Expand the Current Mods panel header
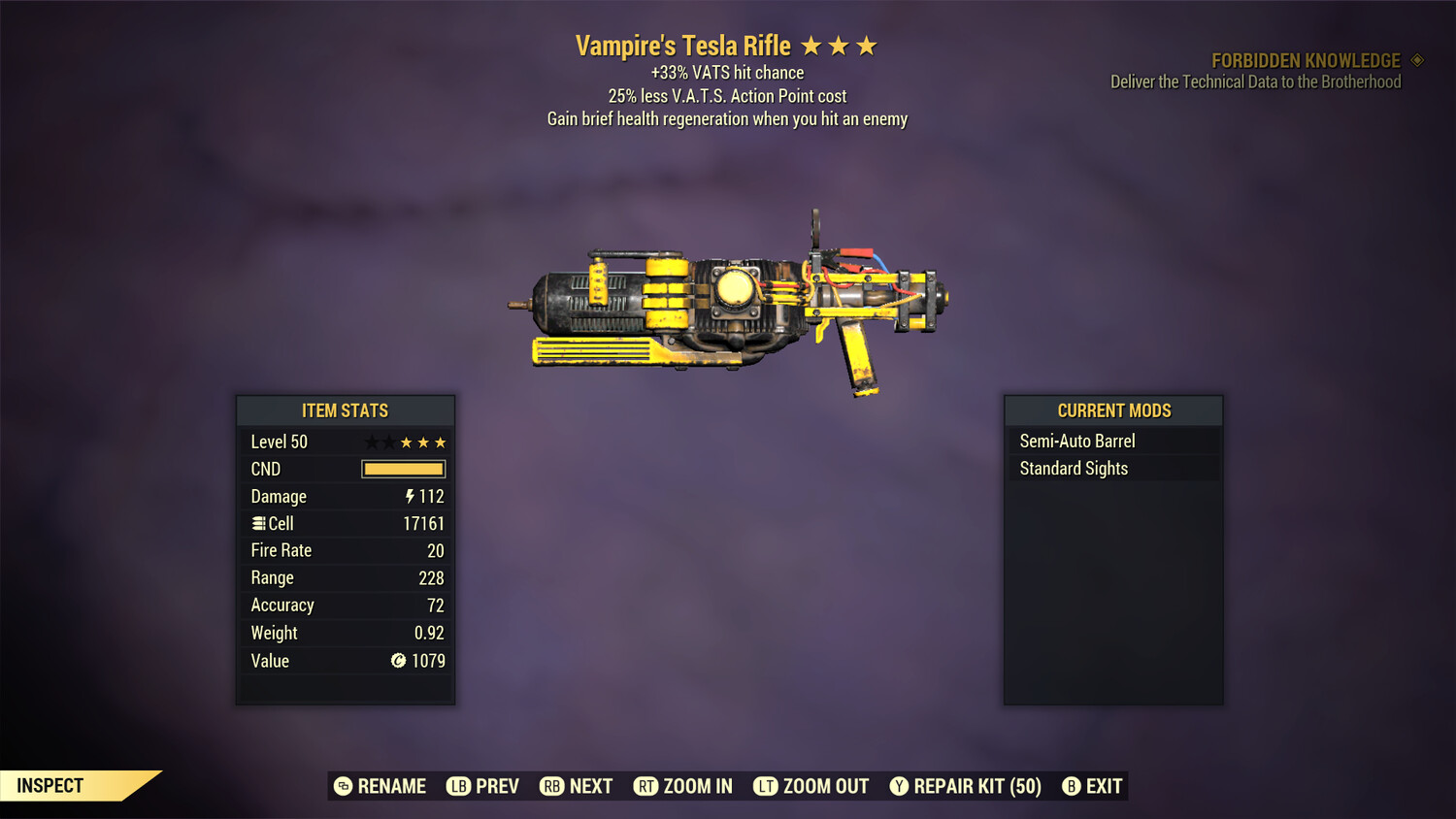 tap(1113, 409)
